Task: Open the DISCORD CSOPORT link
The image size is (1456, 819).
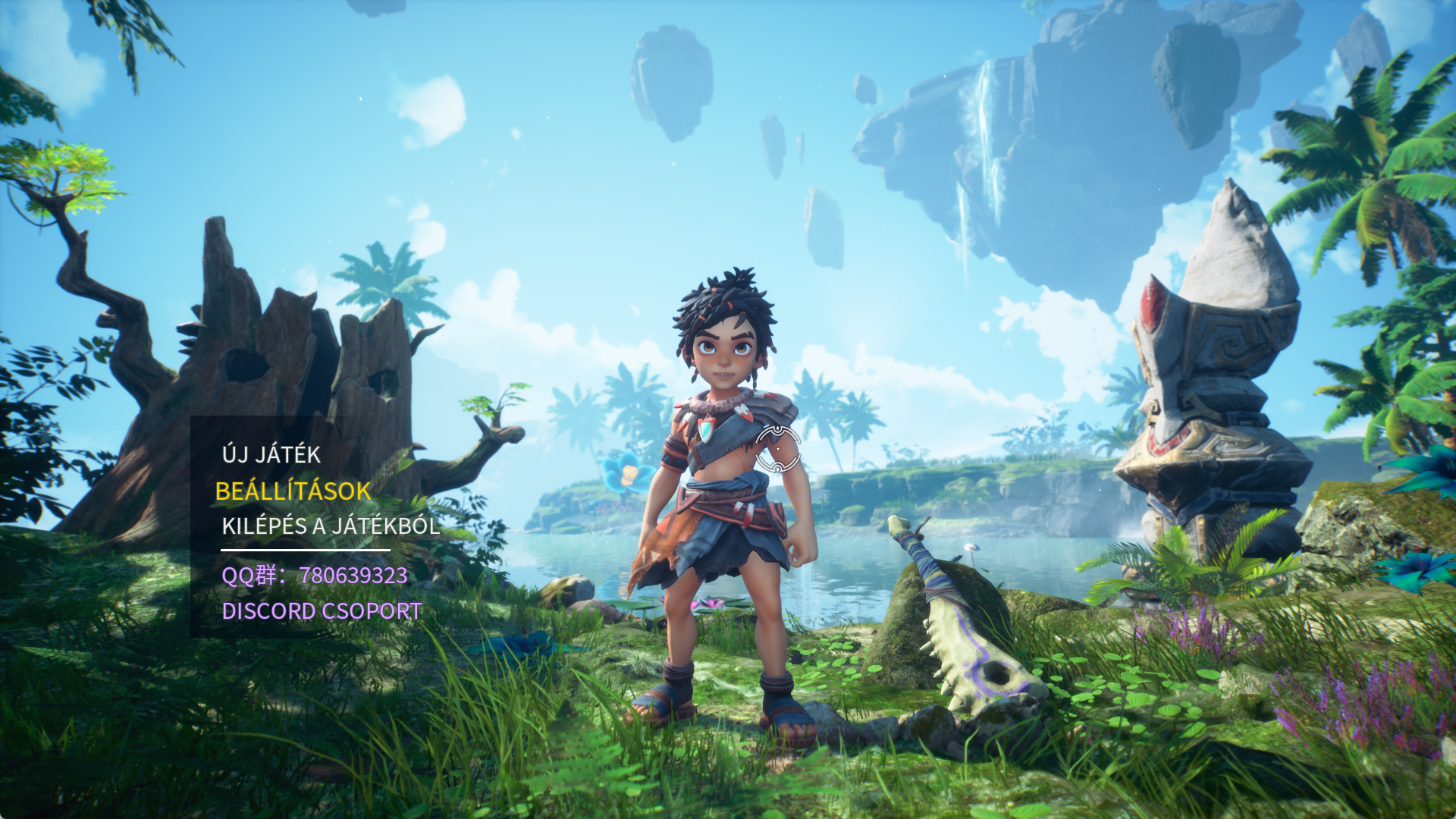Action: [322, 611]
